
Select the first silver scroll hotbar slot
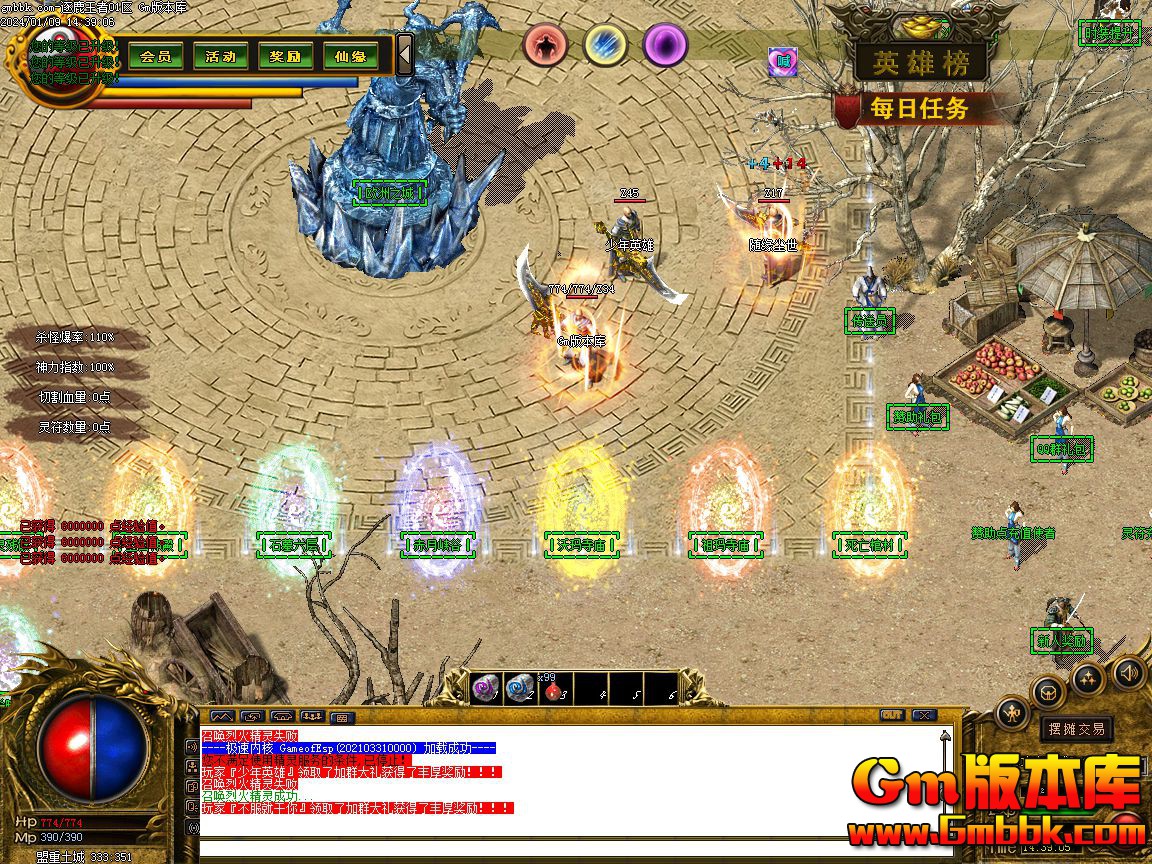pos(485,689)
